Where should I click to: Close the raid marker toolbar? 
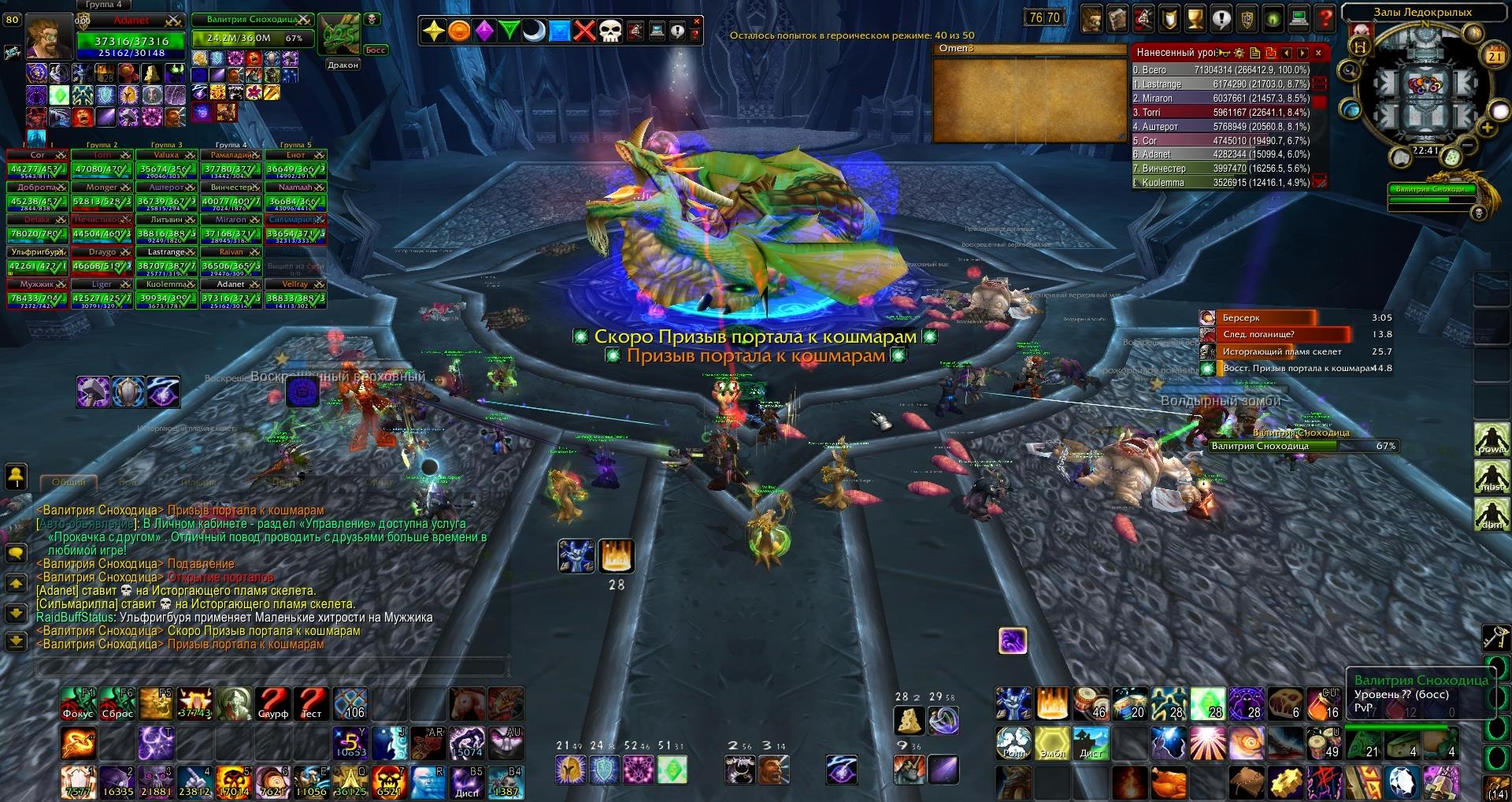pyautogui.click(x=696, y=22)
